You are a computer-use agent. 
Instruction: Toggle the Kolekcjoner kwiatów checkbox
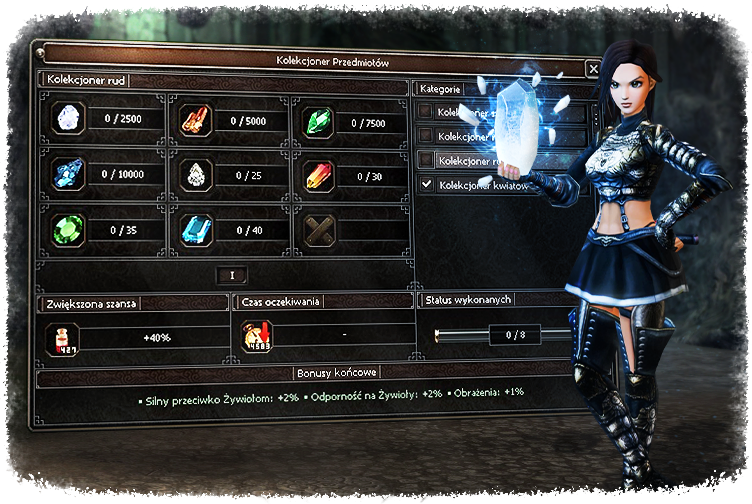pyautogui.click(x=427, y=184)
